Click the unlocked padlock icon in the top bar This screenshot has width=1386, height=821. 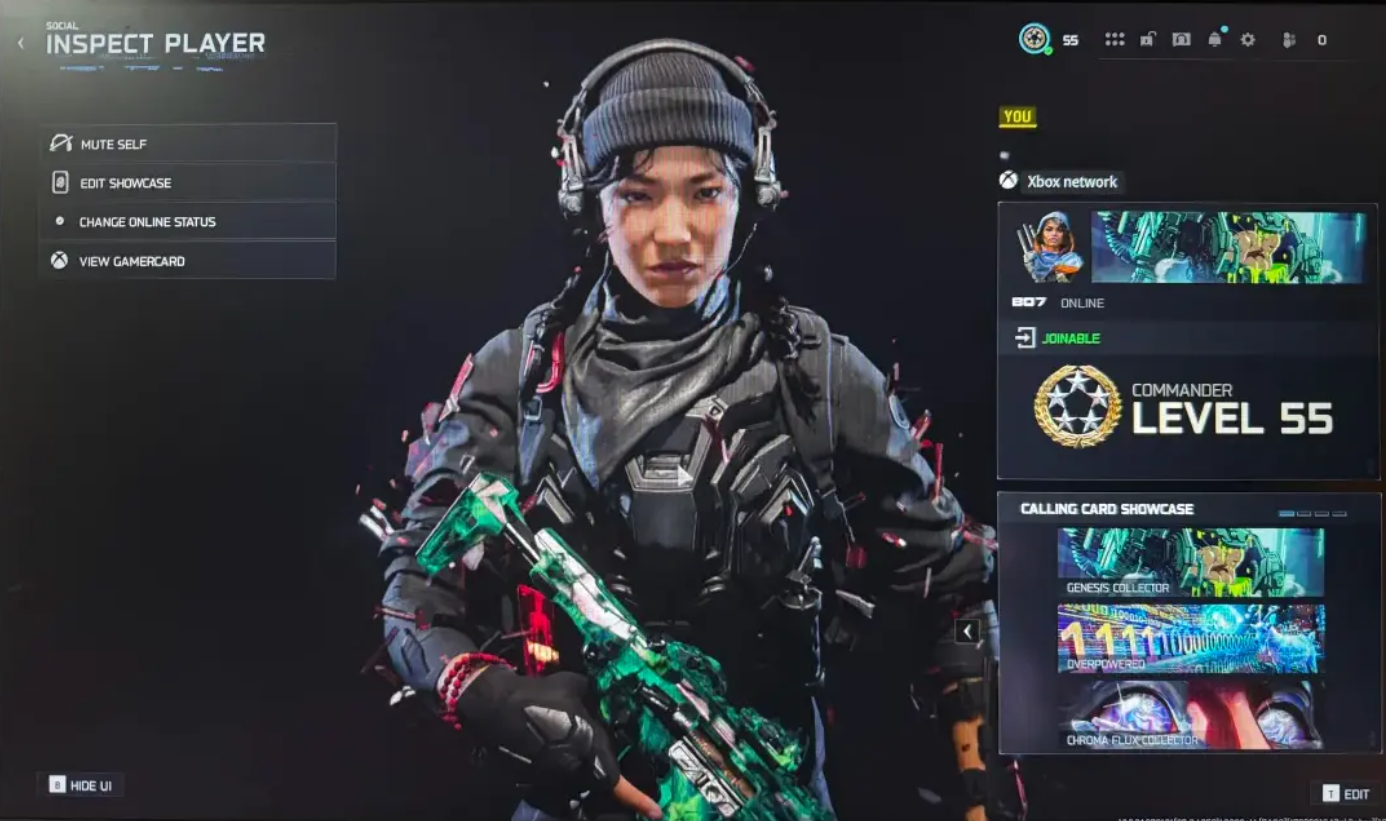tap(1149, 40)
